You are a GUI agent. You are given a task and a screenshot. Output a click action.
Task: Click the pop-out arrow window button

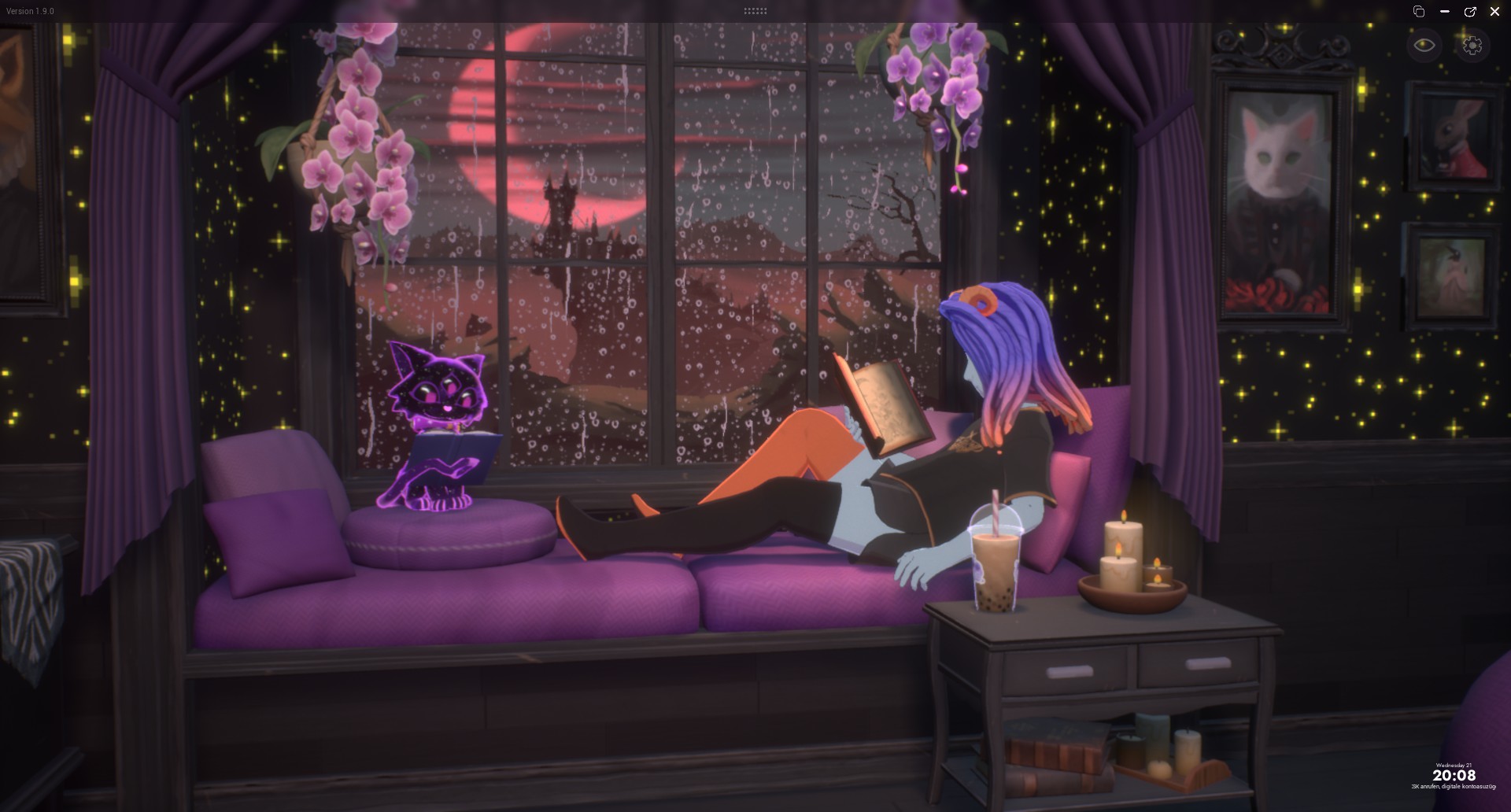point(1469,11)
